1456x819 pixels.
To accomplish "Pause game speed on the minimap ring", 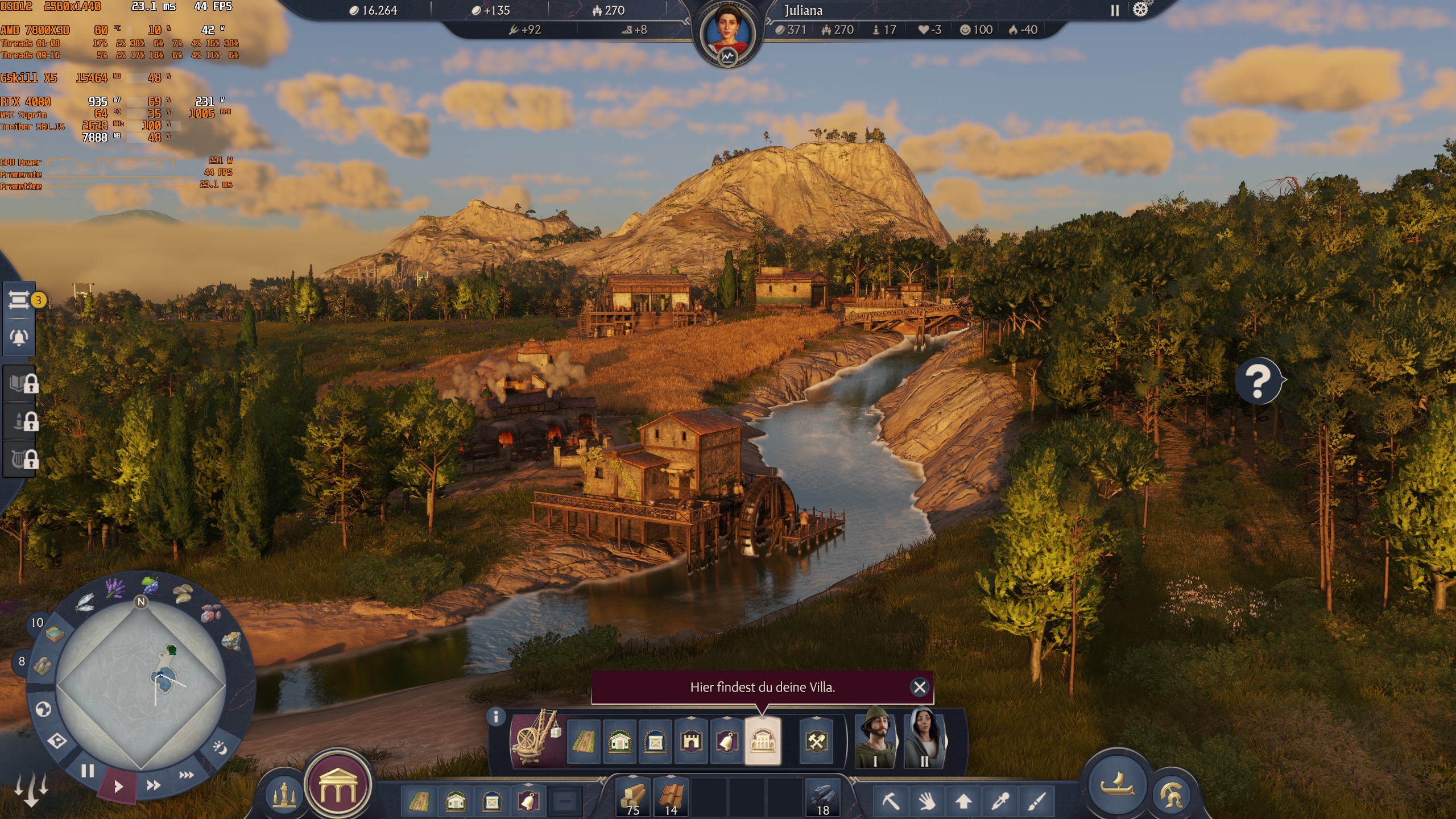I will coord(87,771).
